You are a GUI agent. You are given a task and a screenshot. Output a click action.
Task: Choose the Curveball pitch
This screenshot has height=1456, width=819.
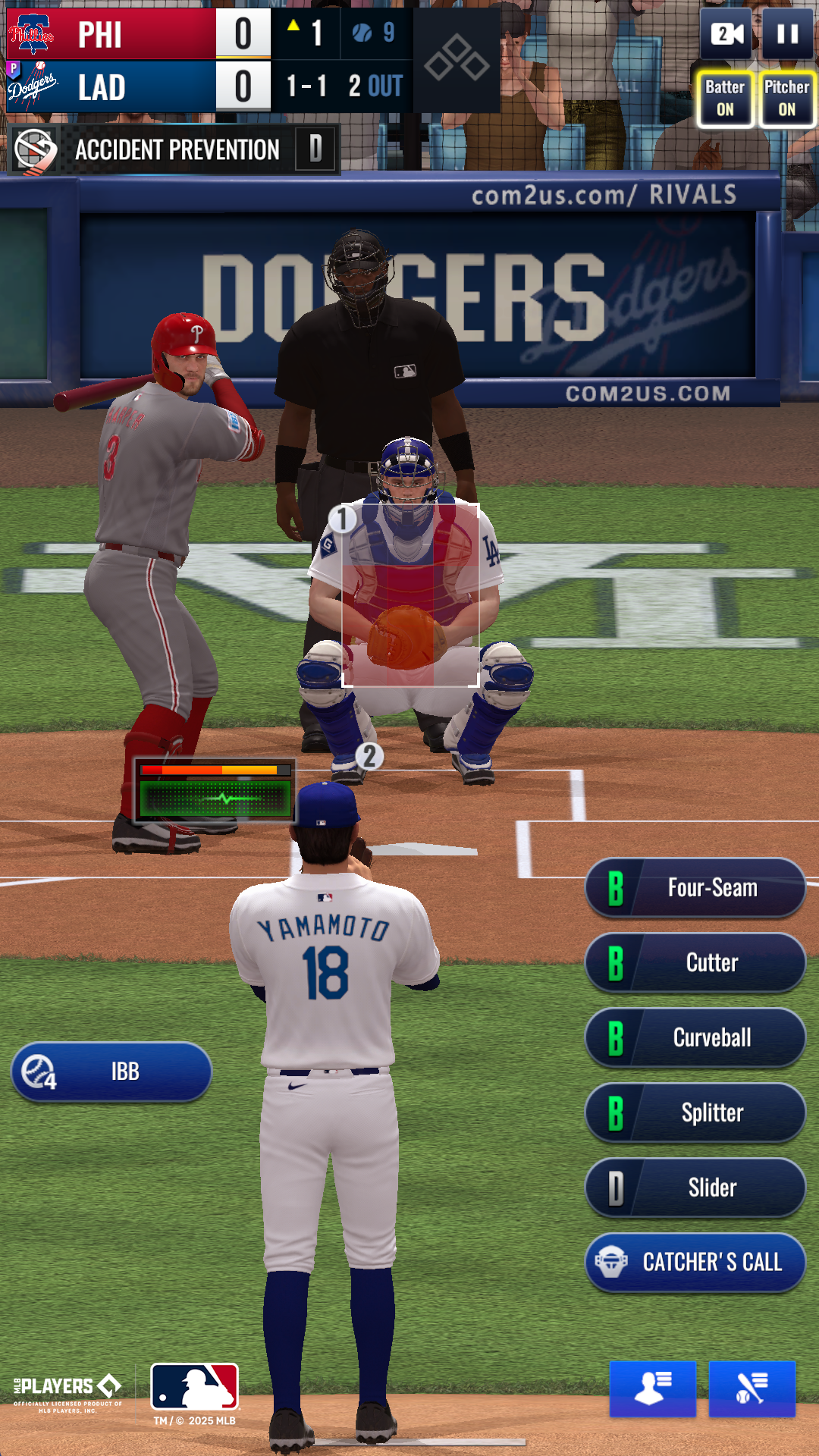(x=695, y=1037)
